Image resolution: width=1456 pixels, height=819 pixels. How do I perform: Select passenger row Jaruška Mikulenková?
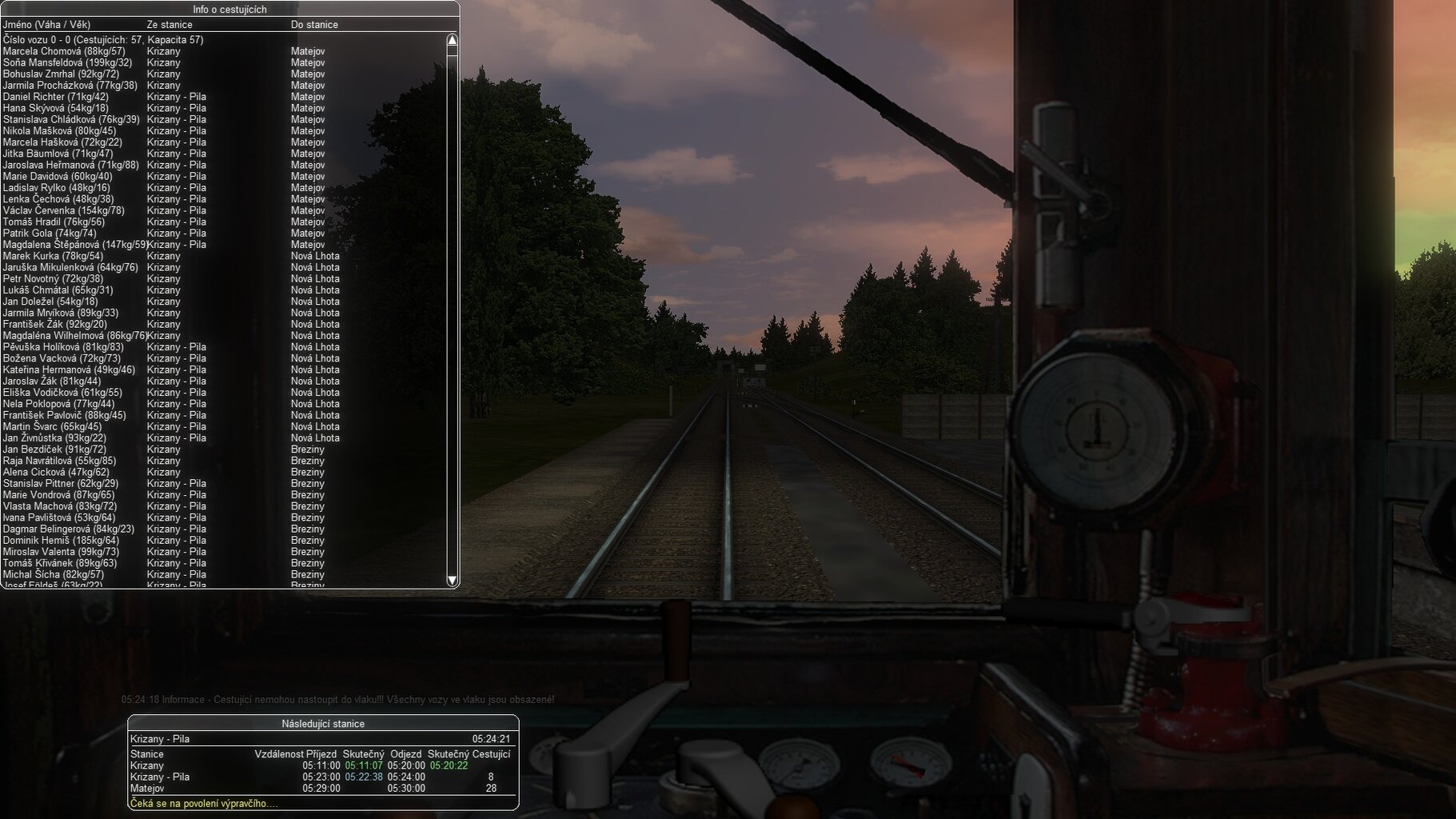70,267
